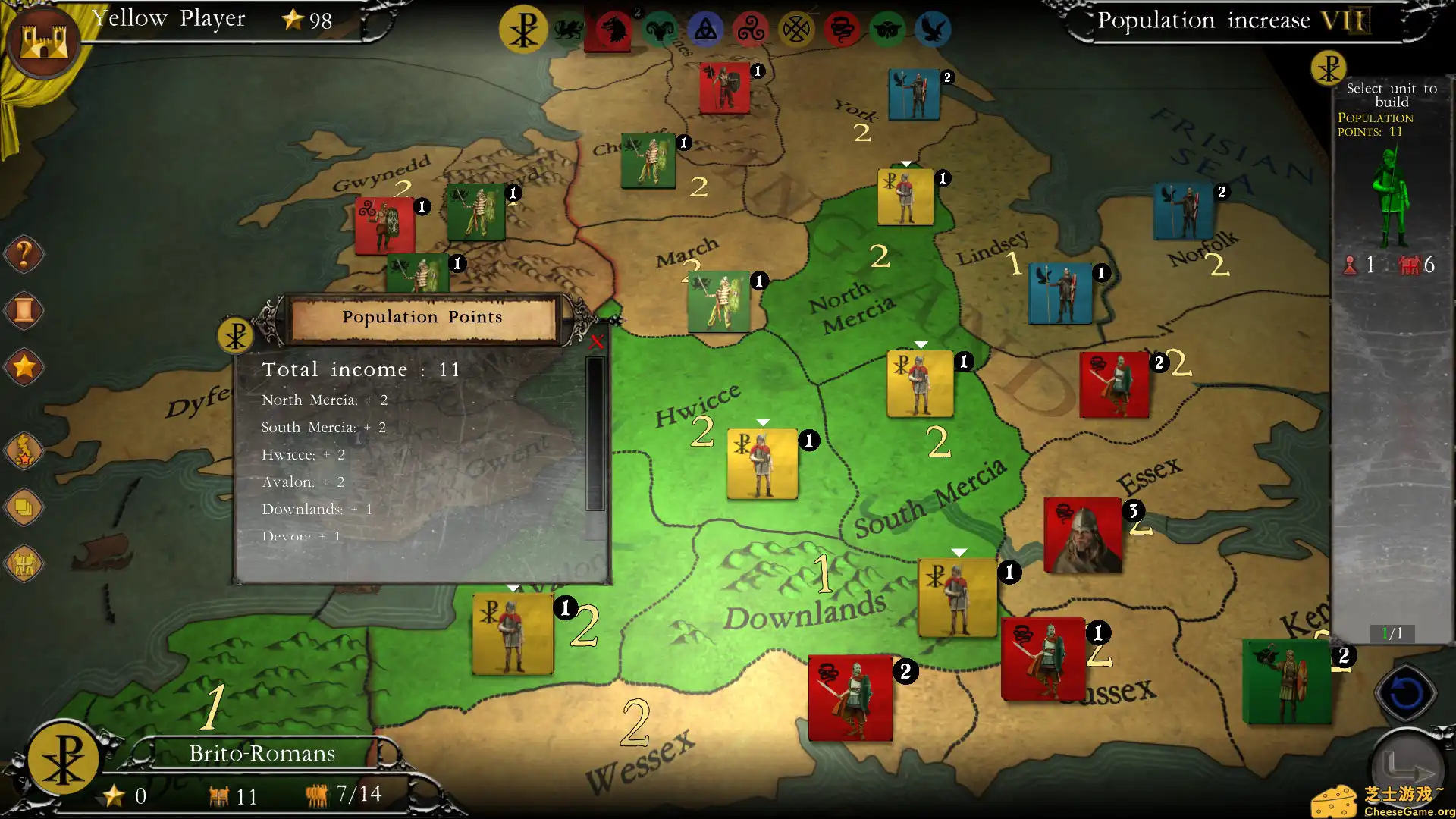
Task: Close the Population Points dialog
Action: pyautogui.click(x=598, y=341)
